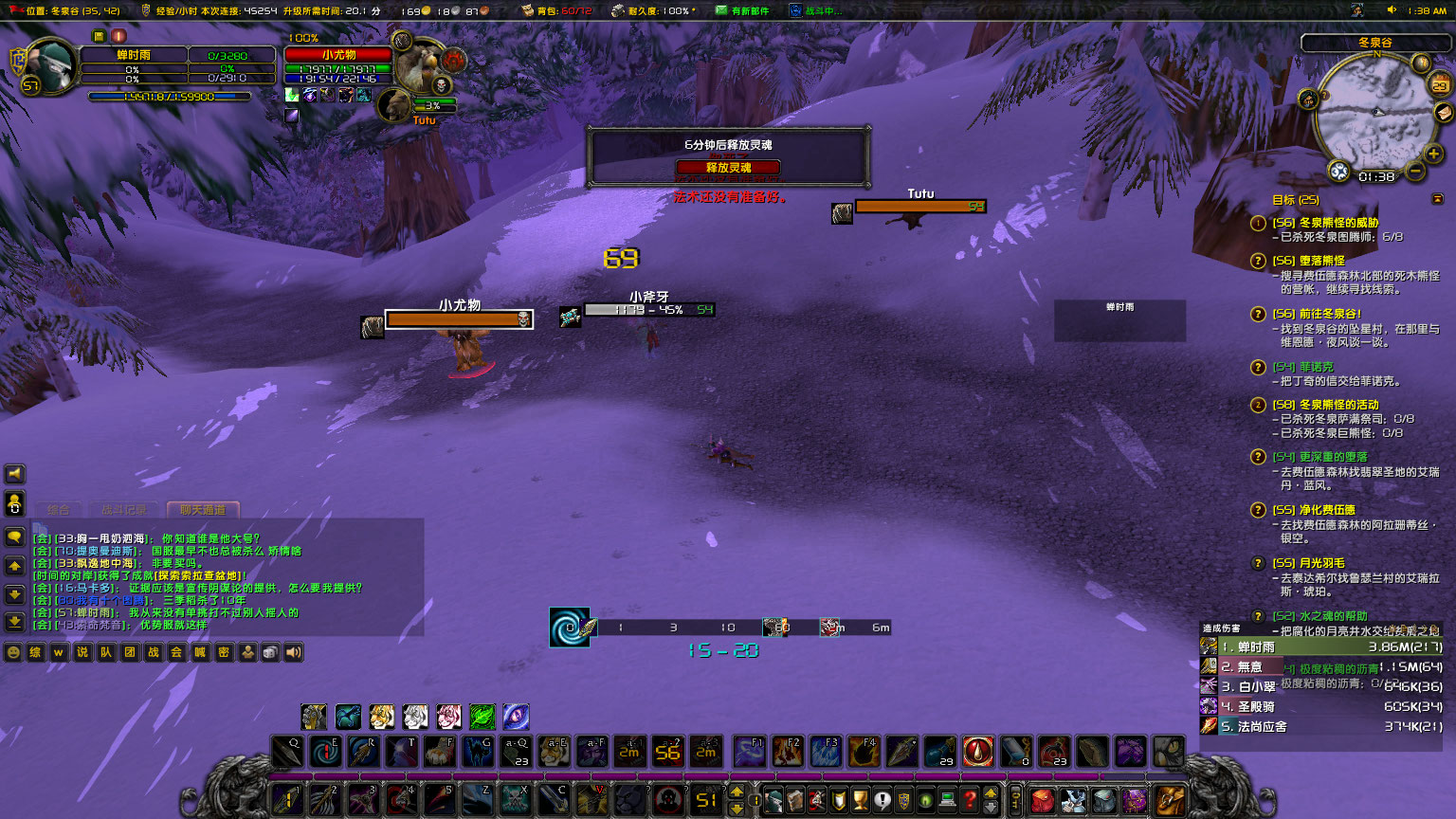This screenshot has width=1456, height=819.
Task: Collapse the 月光羽毛 quest entry
Action: pos(1257,563)
